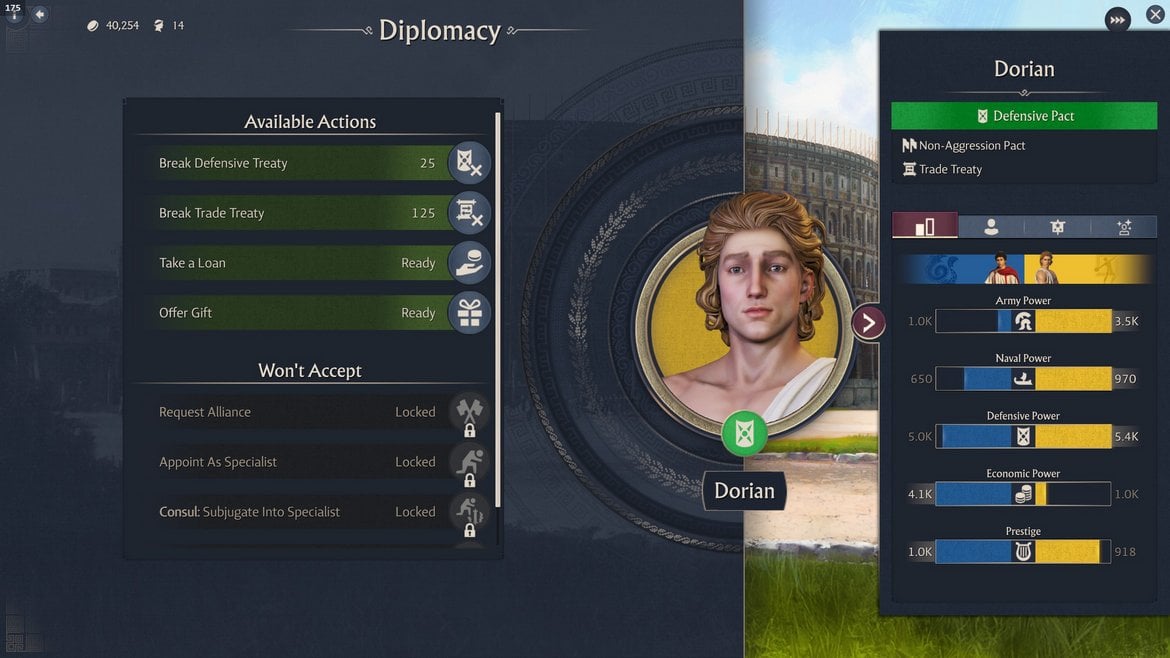Screen dimensions: 1170x658
Task: Click the red arrow beside Dorian's portrait
Action: tap(868, 322)
